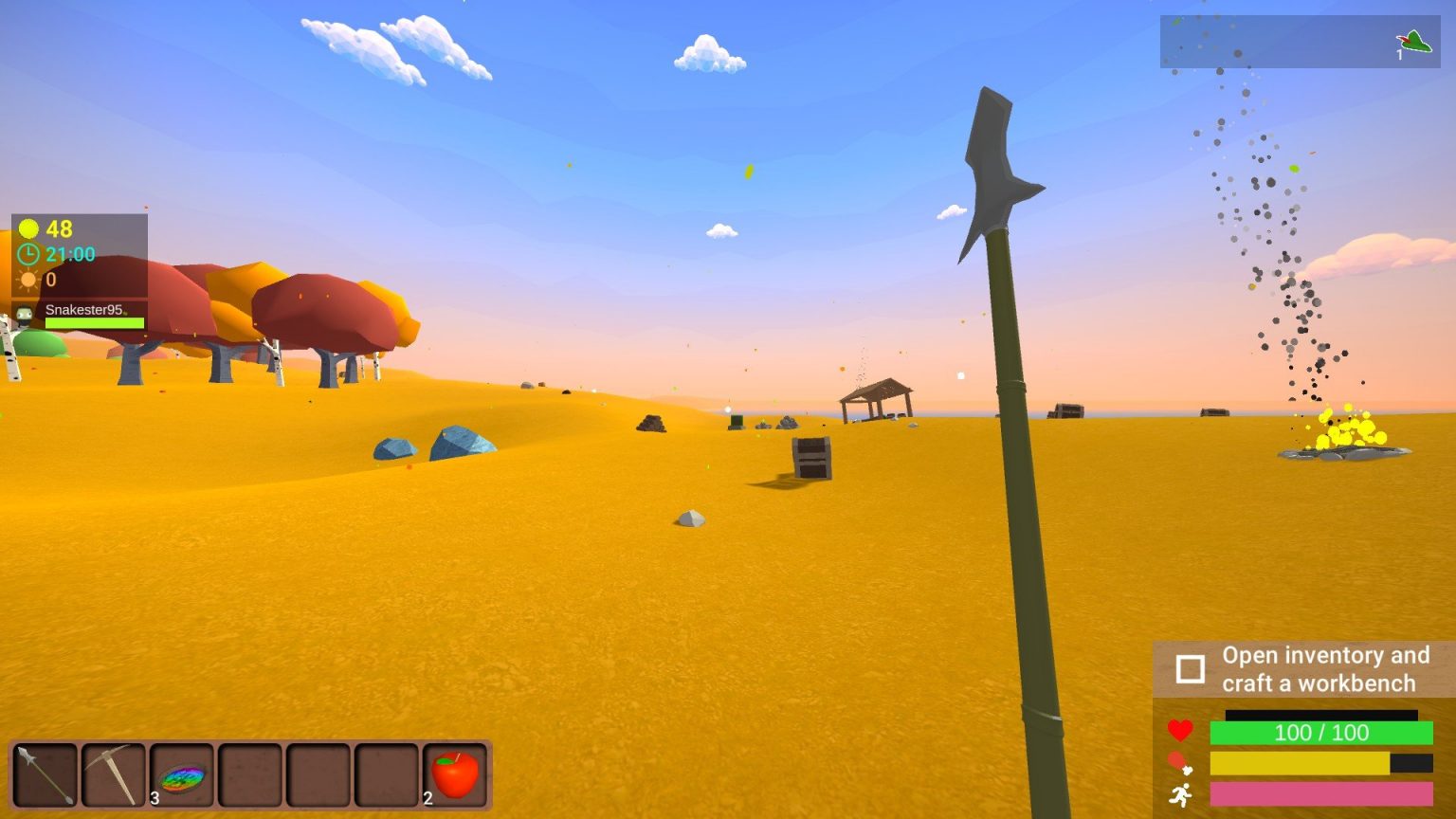The height and width of the screenshot is (819, 1456).
Task: Select the spear in hotbar slot one
Action: point(45,773)
